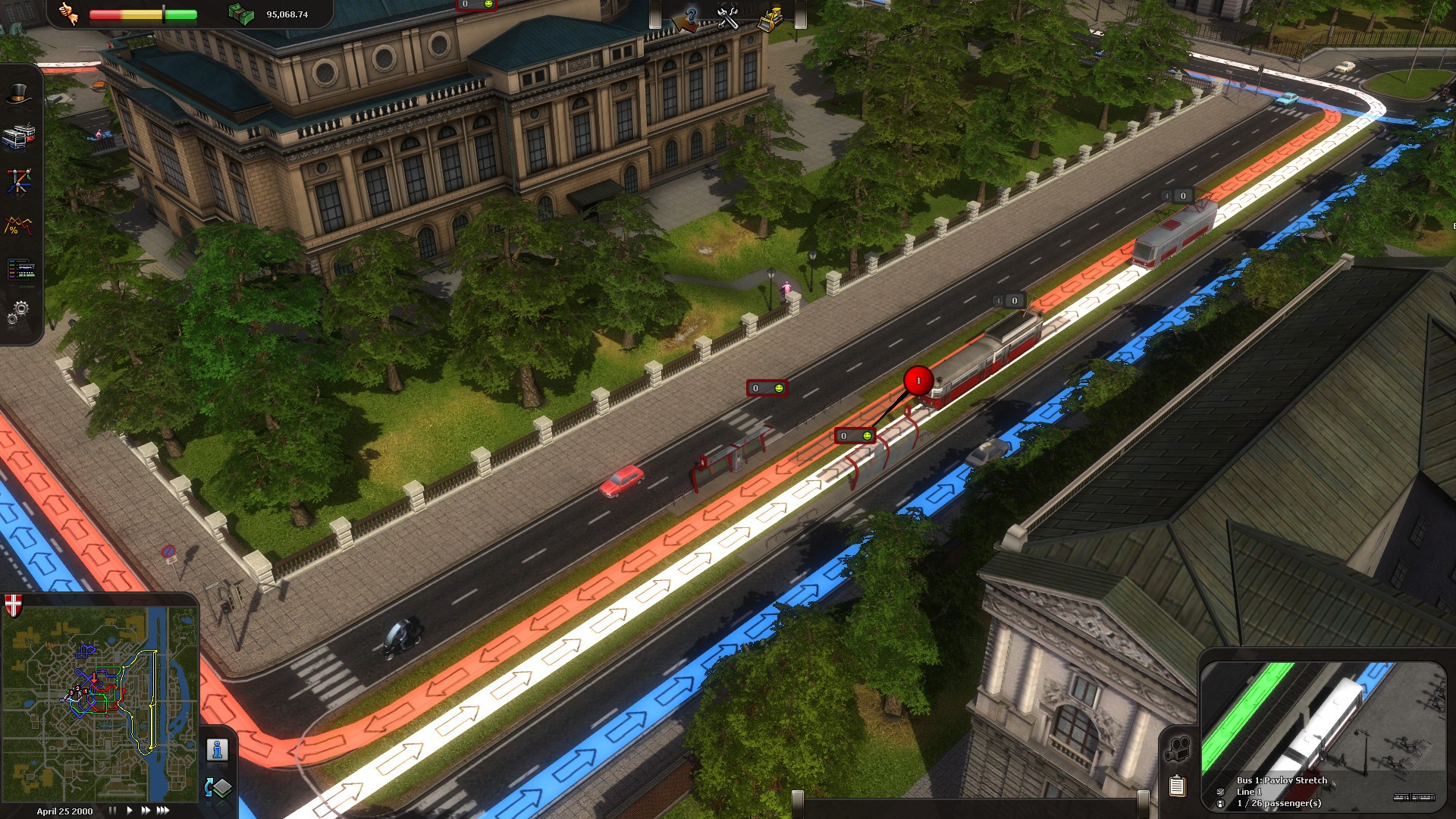Choose the wrench and screwdriver repair tool

(x=728, y=17)
